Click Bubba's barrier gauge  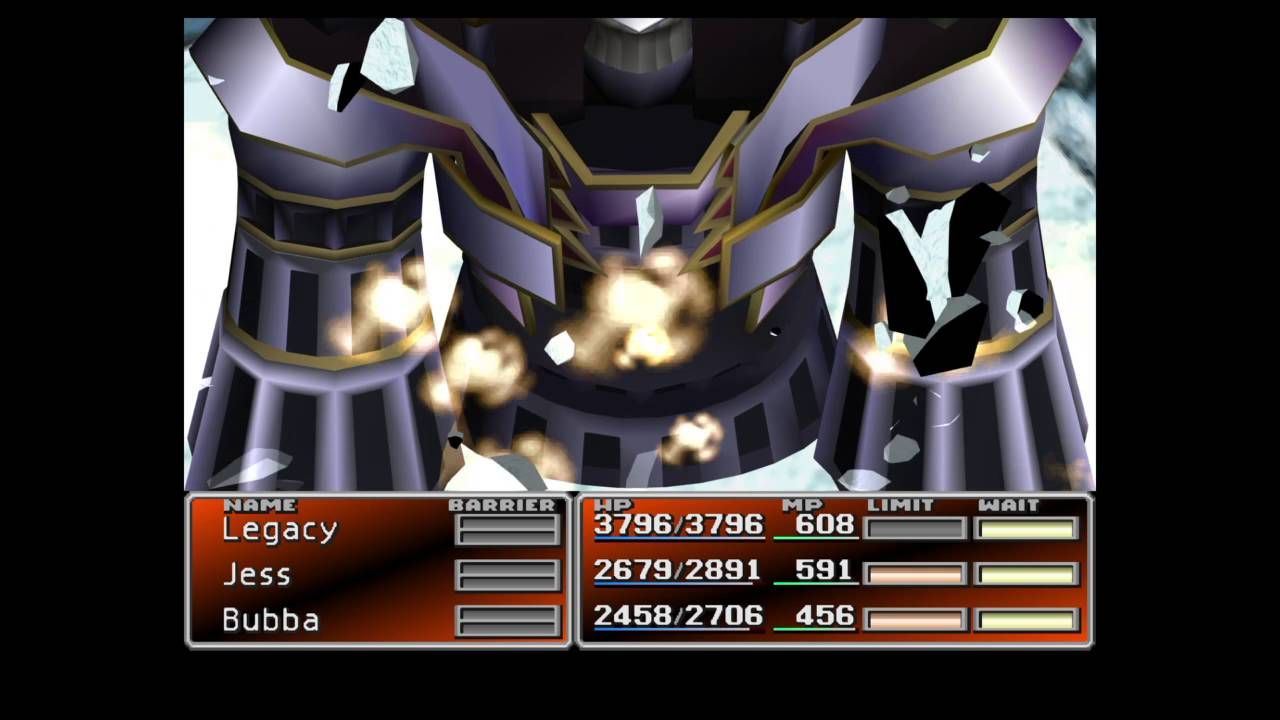click(508, 621)
